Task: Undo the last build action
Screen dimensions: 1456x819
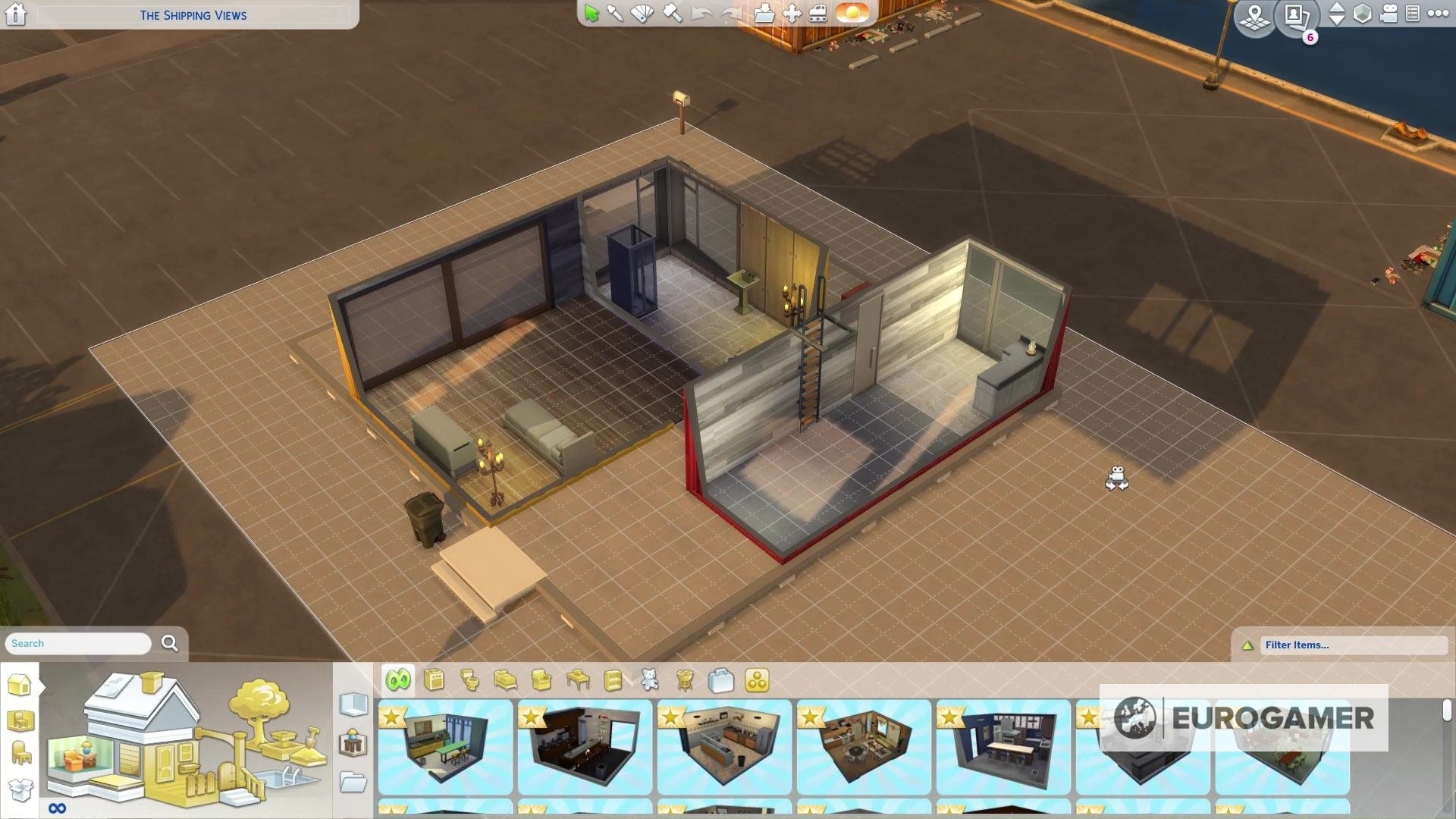Action: pyautogui.click(x=701, y=14)
